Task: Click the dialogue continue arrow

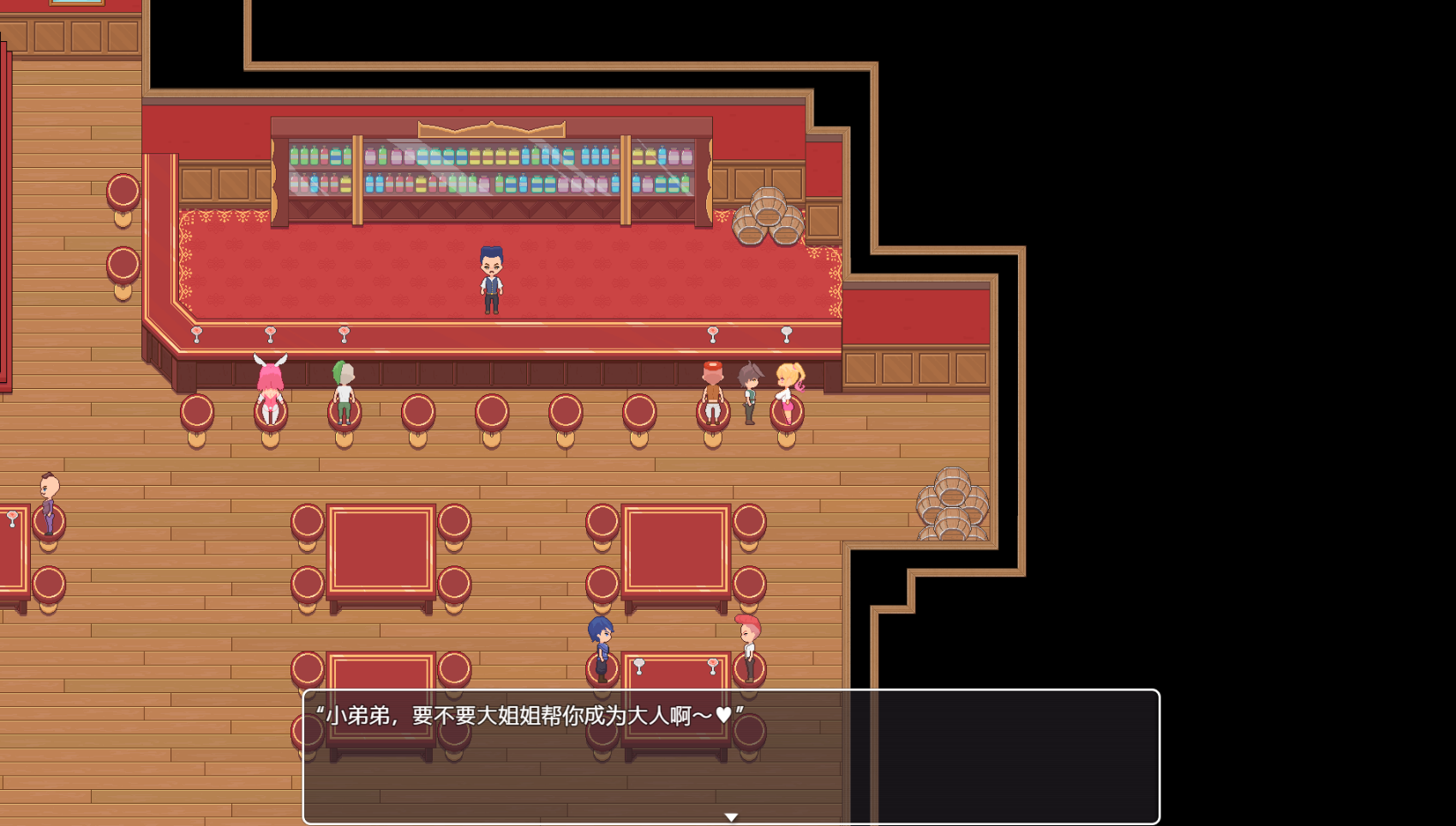Action: pyautogui.click(x=731, y=817)
